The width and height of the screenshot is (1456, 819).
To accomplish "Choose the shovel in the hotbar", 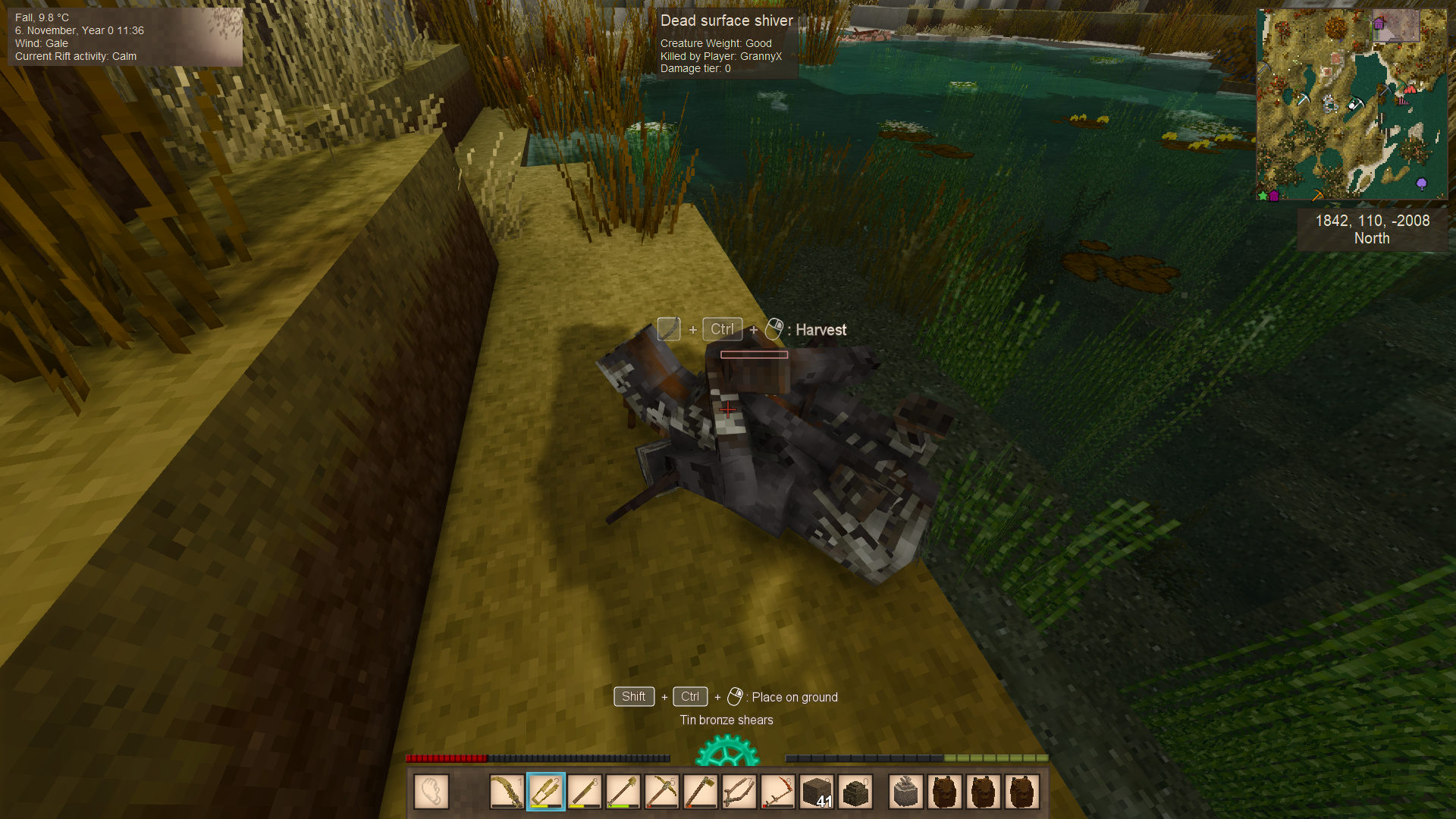I will click(x=623, y=792).
